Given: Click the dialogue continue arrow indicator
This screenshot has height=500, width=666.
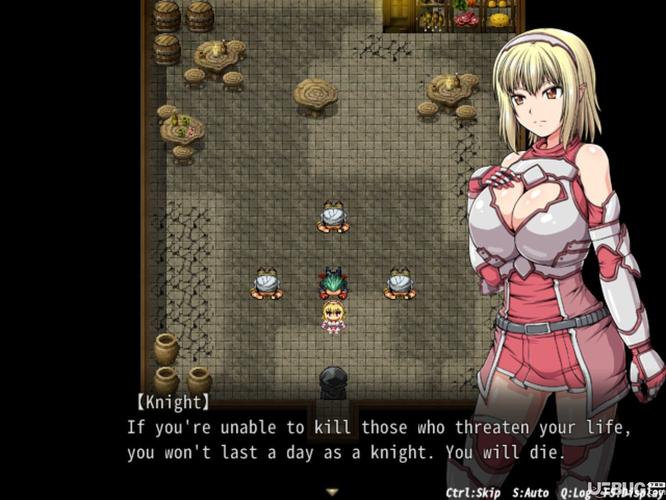Looking at the screenshot, I should tap(333, 491).
